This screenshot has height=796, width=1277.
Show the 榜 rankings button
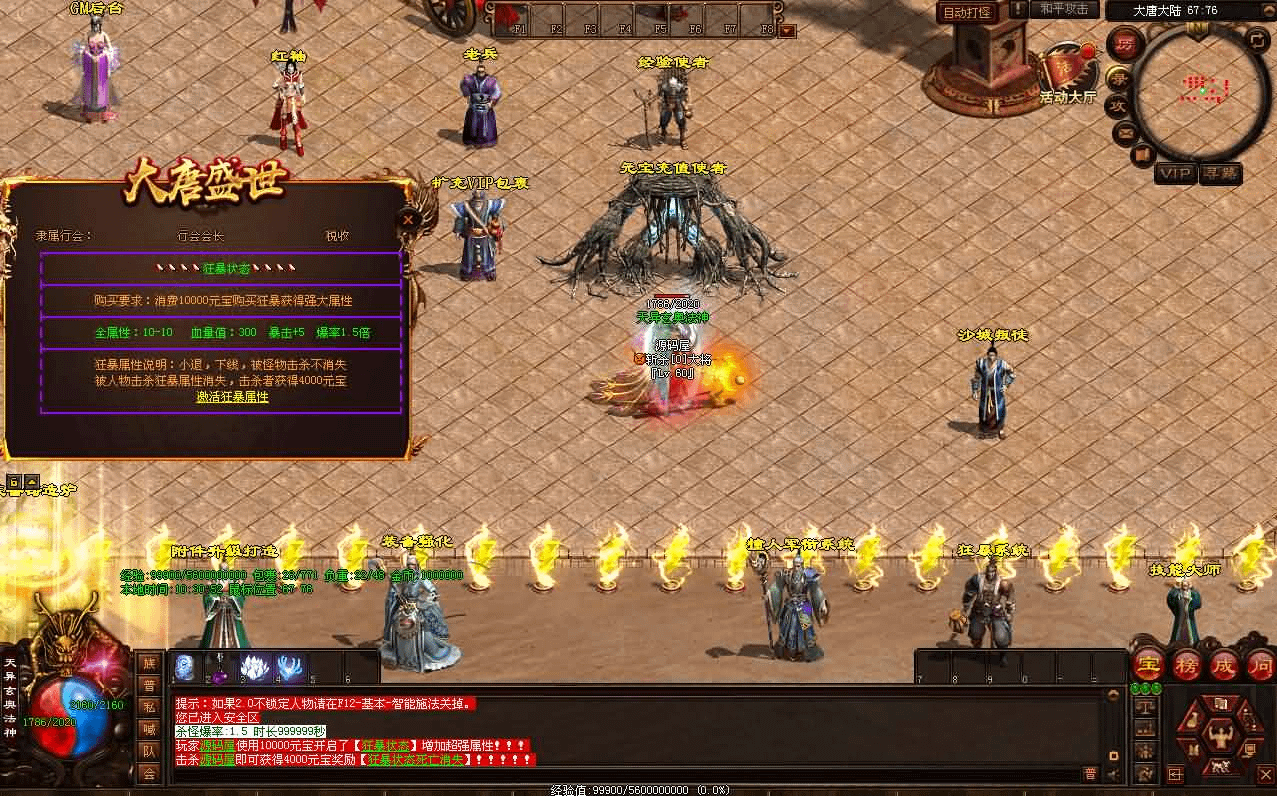point(1187,666)
